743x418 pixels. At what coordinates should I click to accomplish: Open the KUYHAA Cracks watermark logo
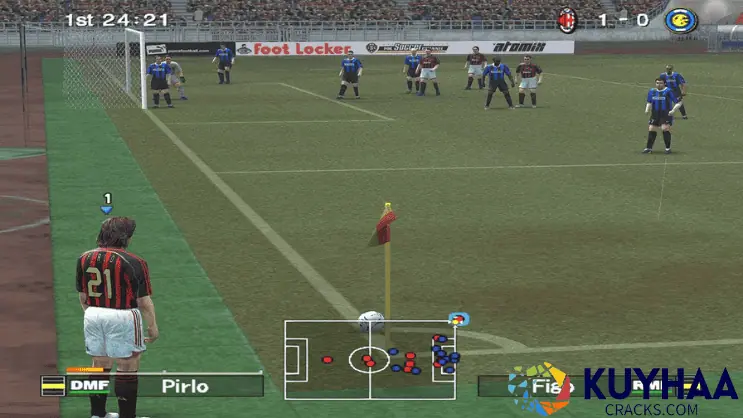(627, 390)
